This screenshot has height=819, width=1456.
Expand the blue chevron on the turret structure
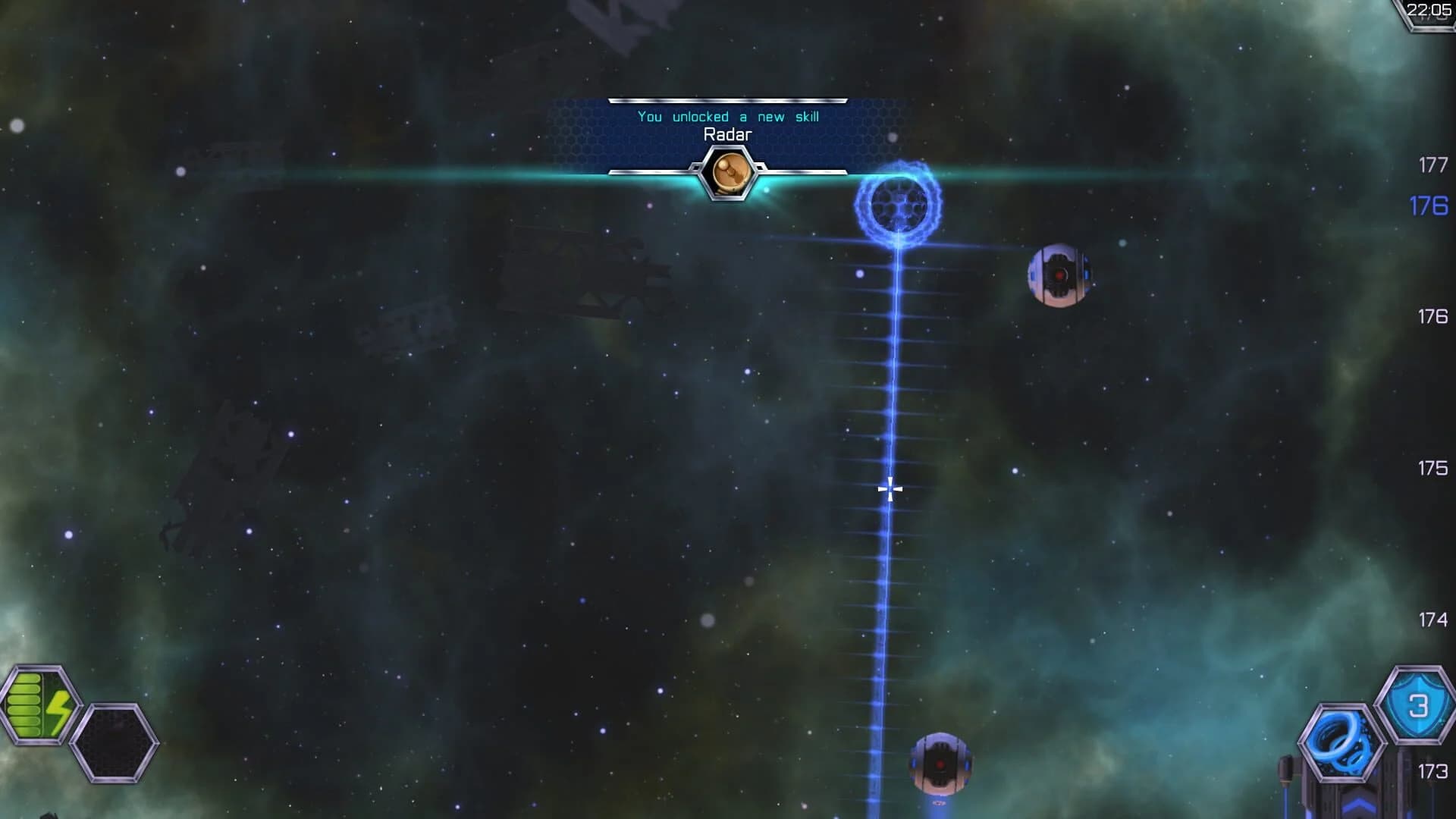pos(1357,805)
